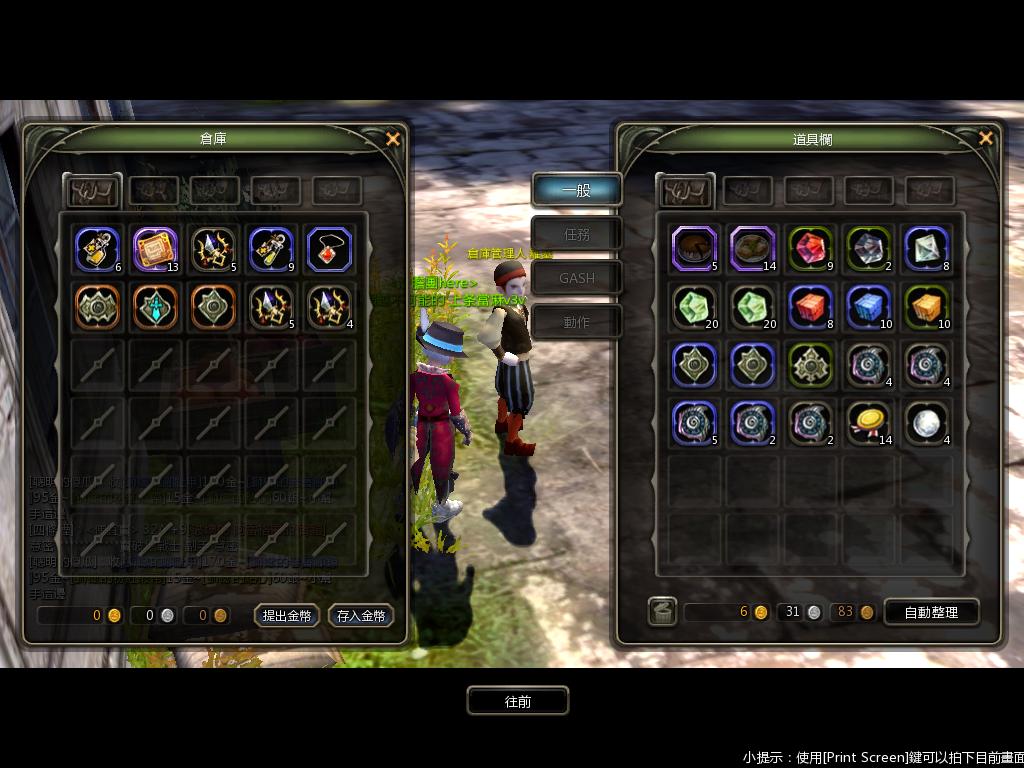The image size is (1024, 768).
Task: Select the red pendant necklace in storage
Action: click(x=330, y=249)
